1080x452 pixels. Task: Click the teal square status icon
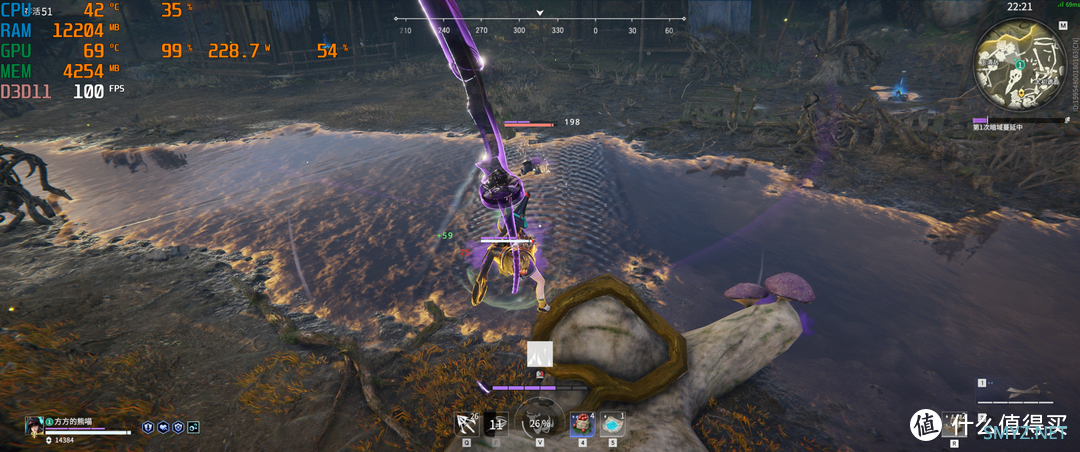[193, 427]
